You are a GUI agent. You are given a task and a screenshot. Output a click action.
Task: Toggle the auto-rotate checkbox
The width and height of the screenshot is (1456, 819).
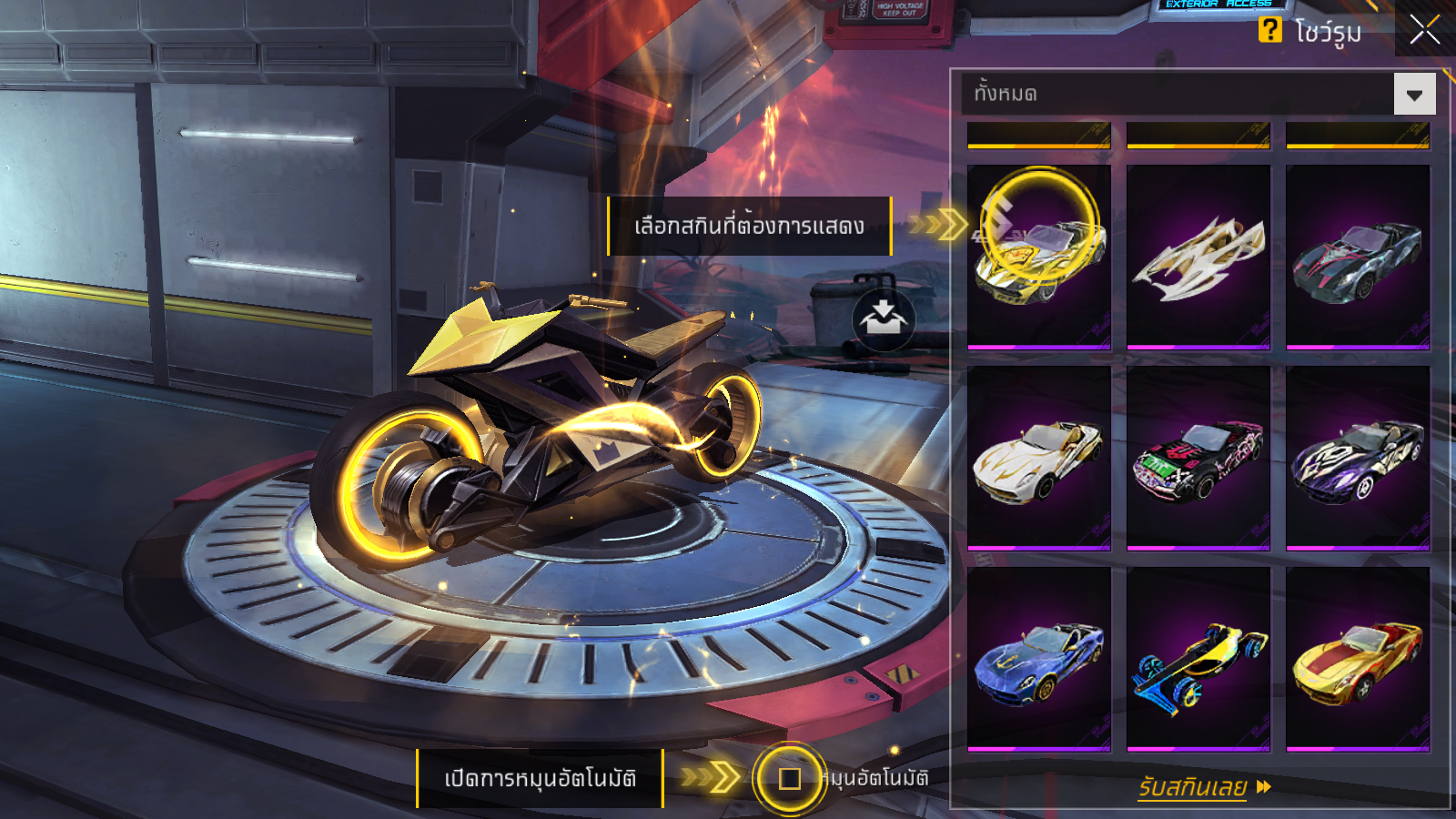[790, 779]
